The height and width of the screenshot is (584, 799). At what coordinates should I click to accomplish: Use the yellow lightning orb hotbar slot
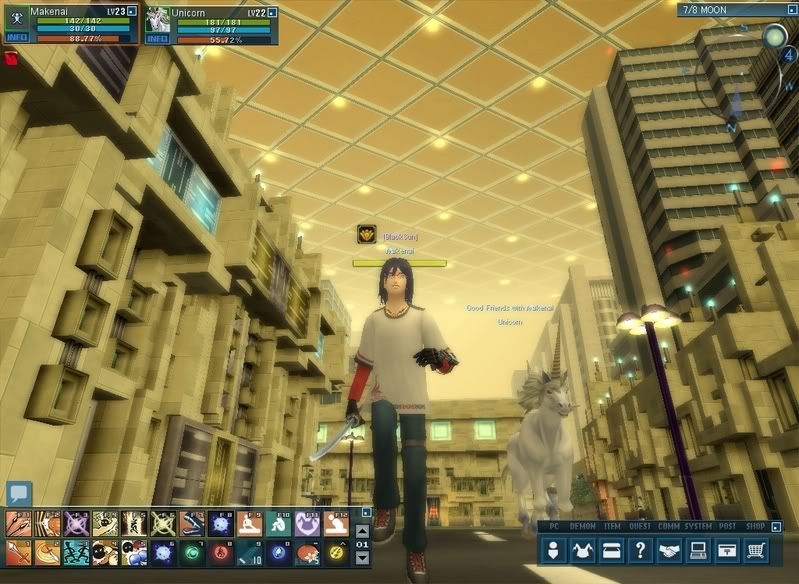coord(338,551)
